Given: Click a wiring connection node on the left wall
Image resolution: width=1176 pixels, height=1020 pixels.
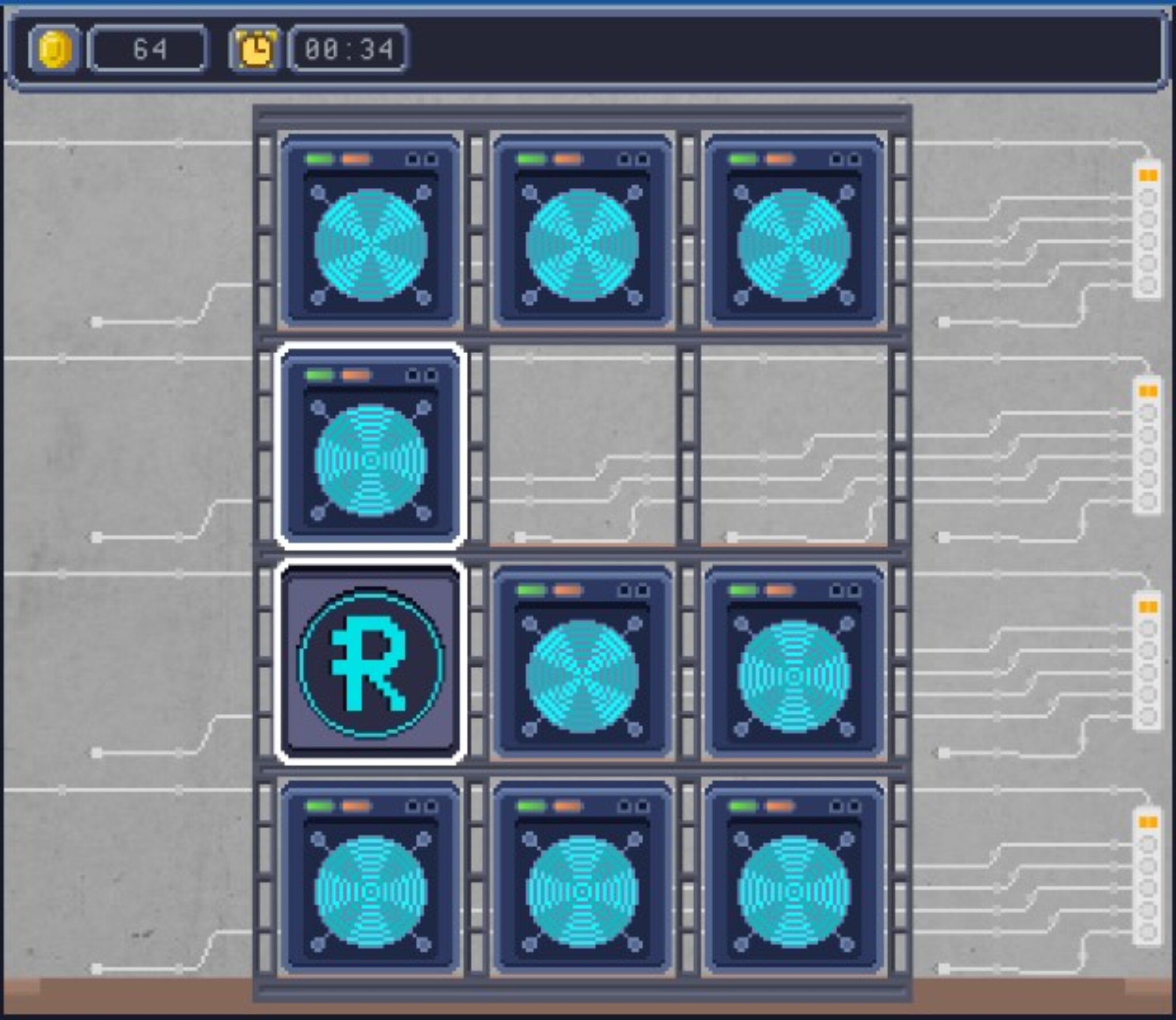Looking at the screenshot, I should 96,322.
